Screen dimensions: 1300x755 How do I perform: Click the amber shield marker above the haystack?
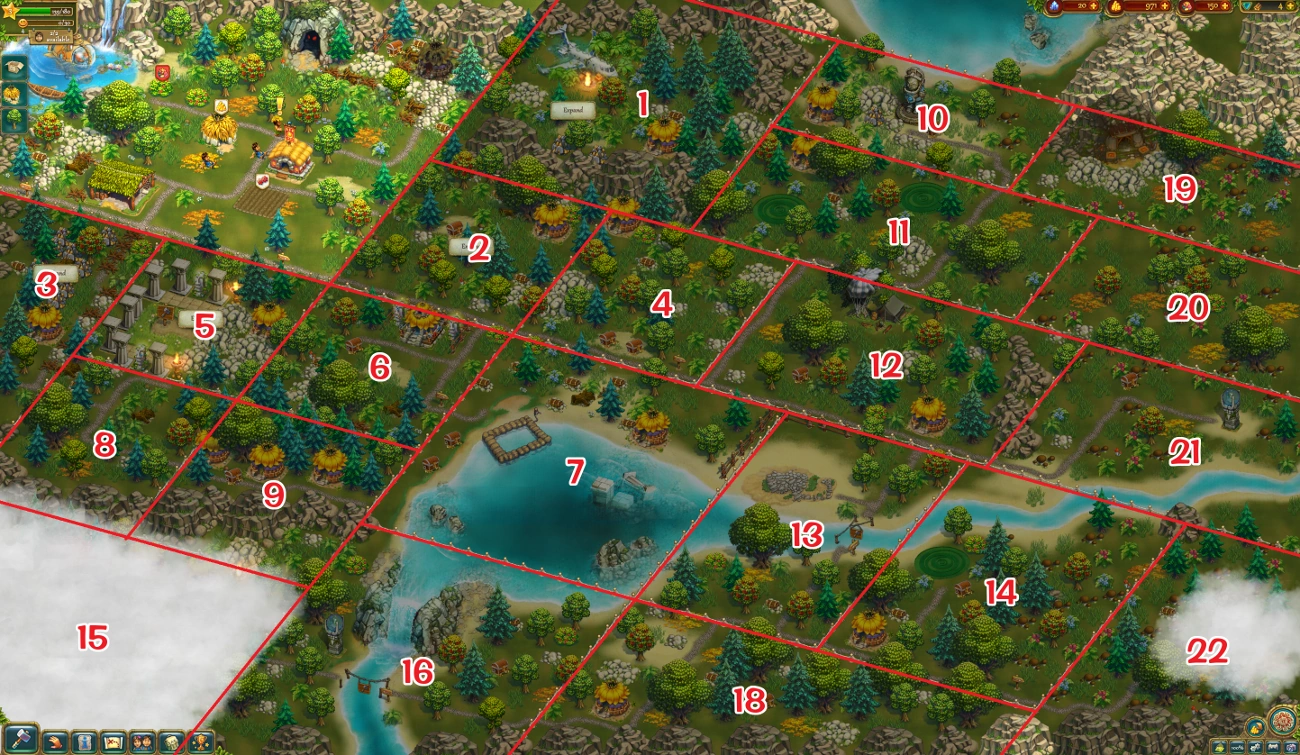click(221, 106)
